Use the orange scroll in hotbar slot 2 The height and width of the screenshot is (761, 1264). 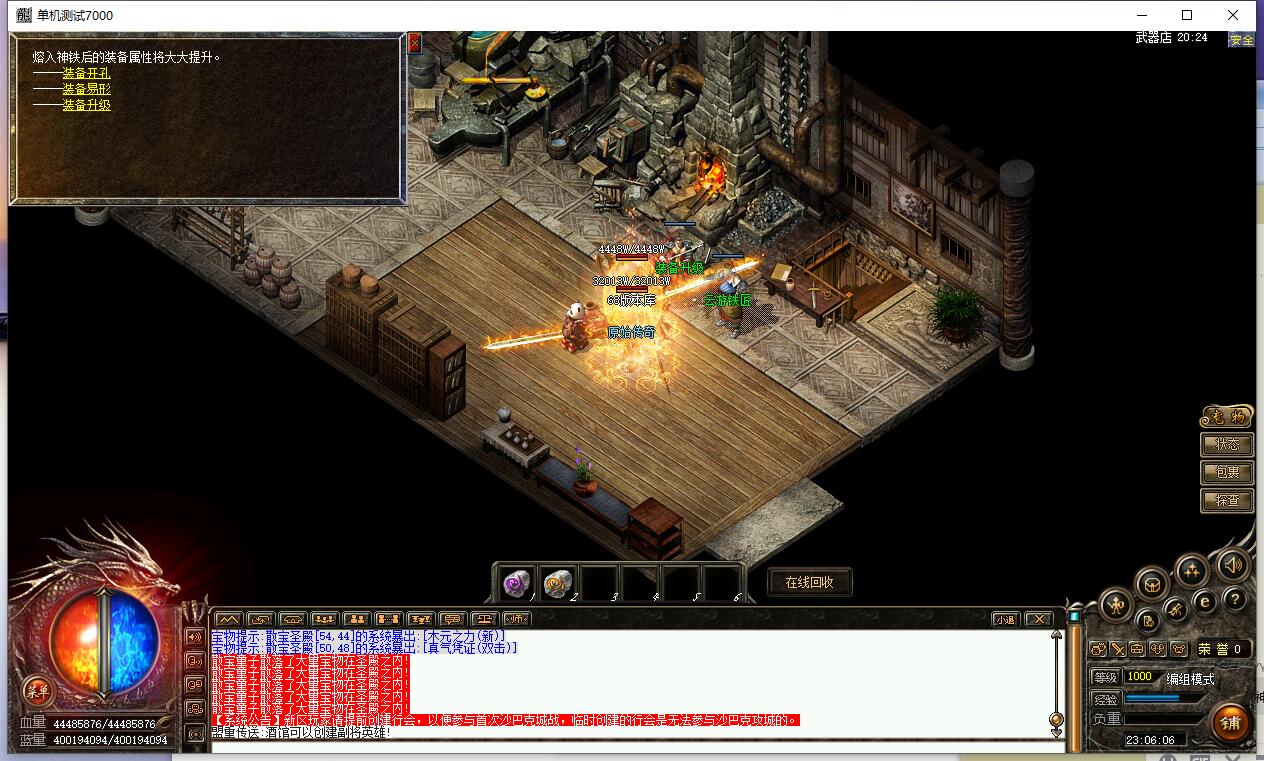(x=557, y=582)
